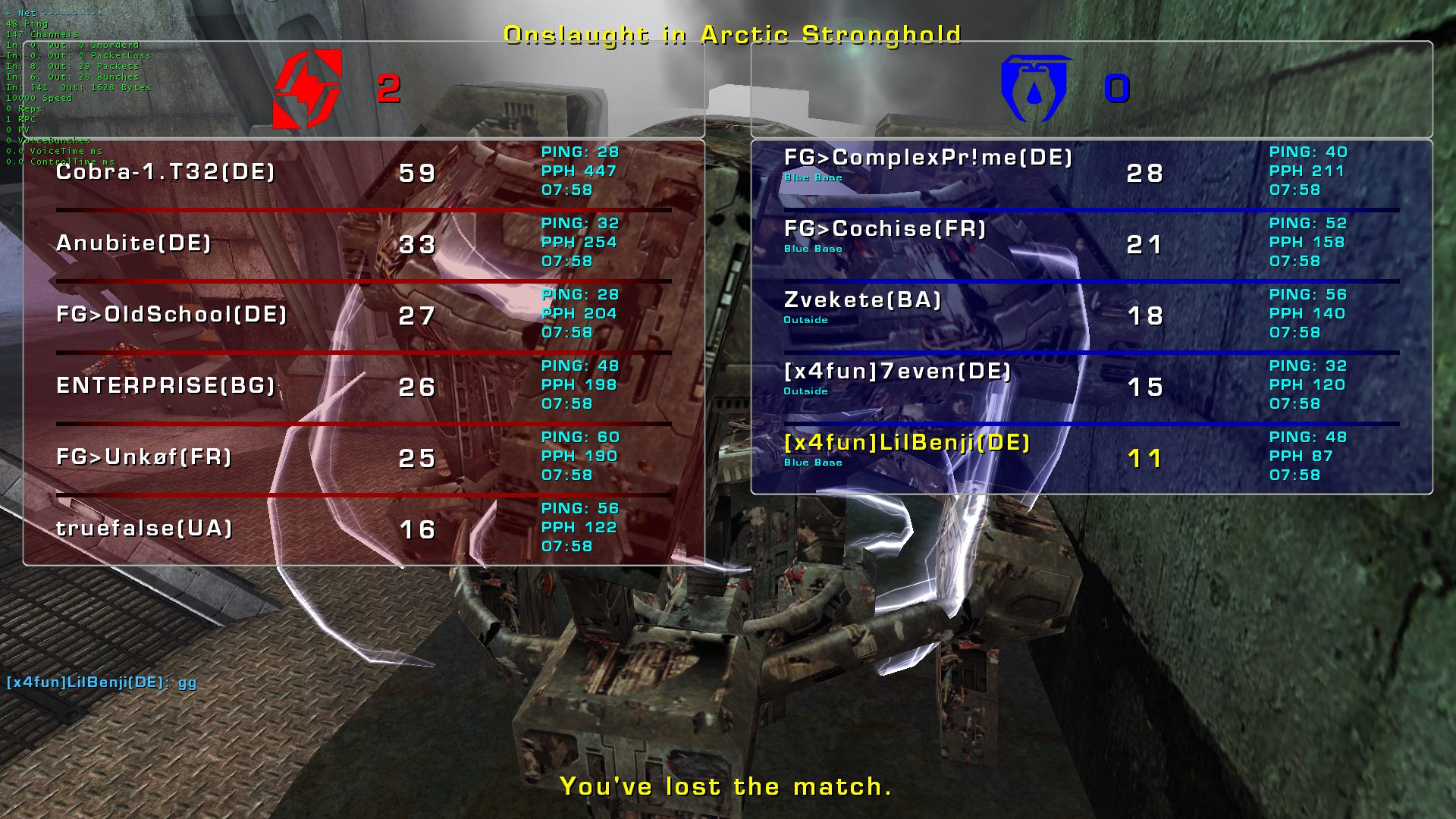Click the red team emblem icon
The width and height of the screenshot is (1456, 819).
307,89
